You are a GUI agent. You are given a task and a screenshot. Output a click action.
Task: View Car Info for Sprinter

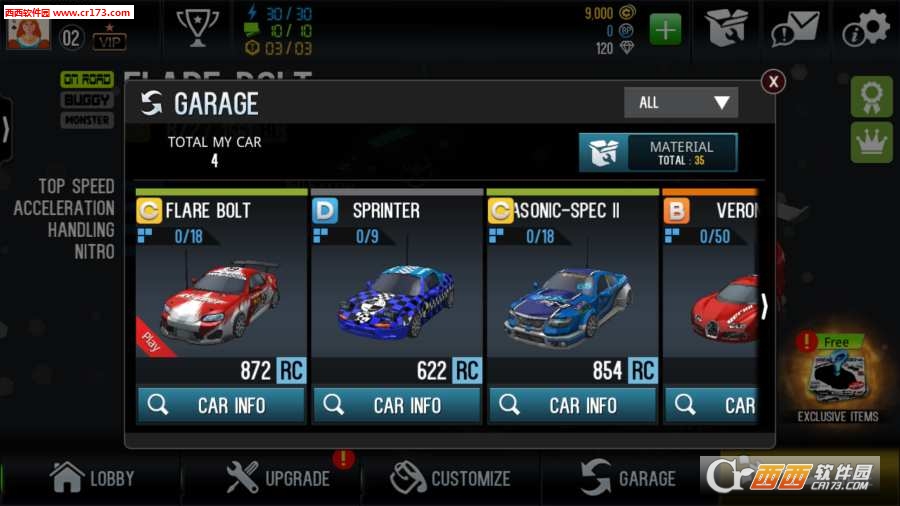point(397,405)
